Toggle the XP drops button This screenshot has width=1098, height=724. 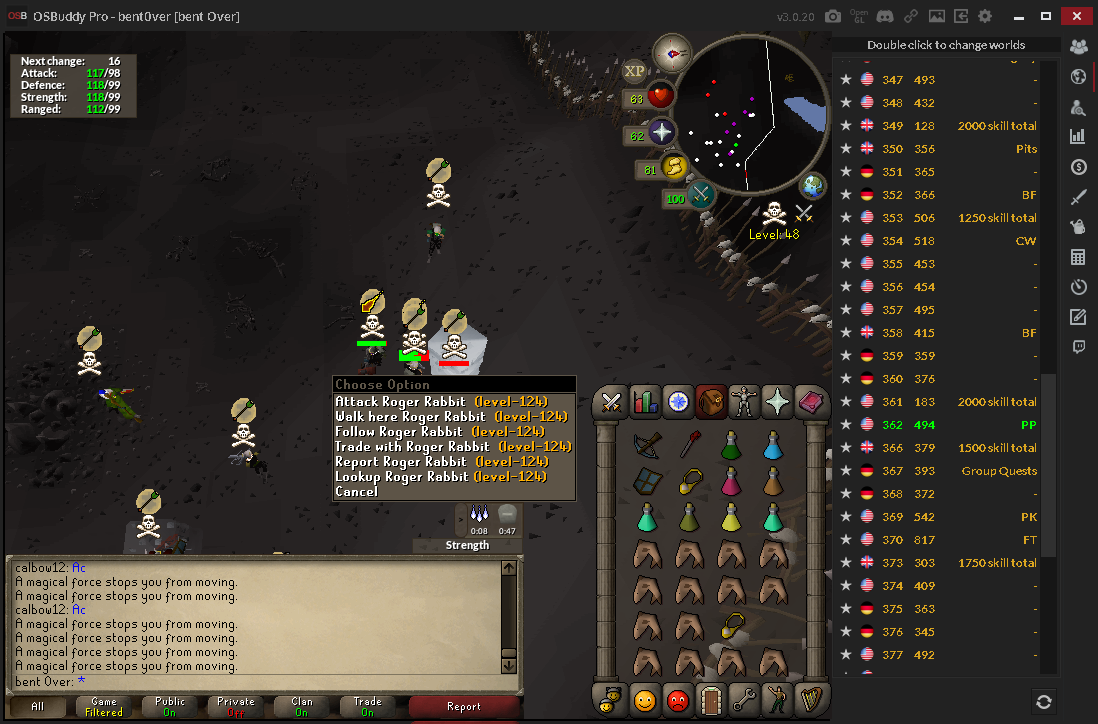tap(634, 71)
